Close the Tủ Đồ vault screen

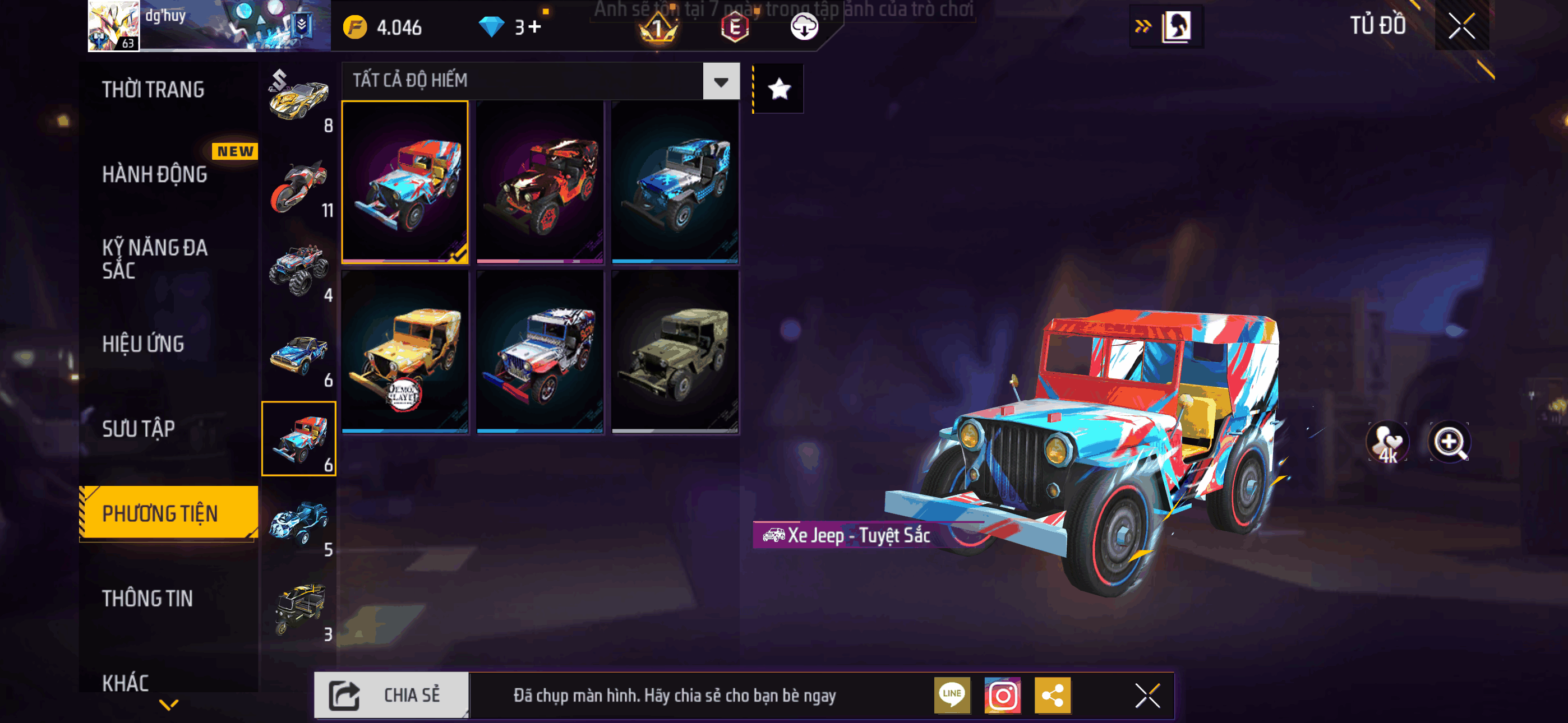coord(1461,26)
